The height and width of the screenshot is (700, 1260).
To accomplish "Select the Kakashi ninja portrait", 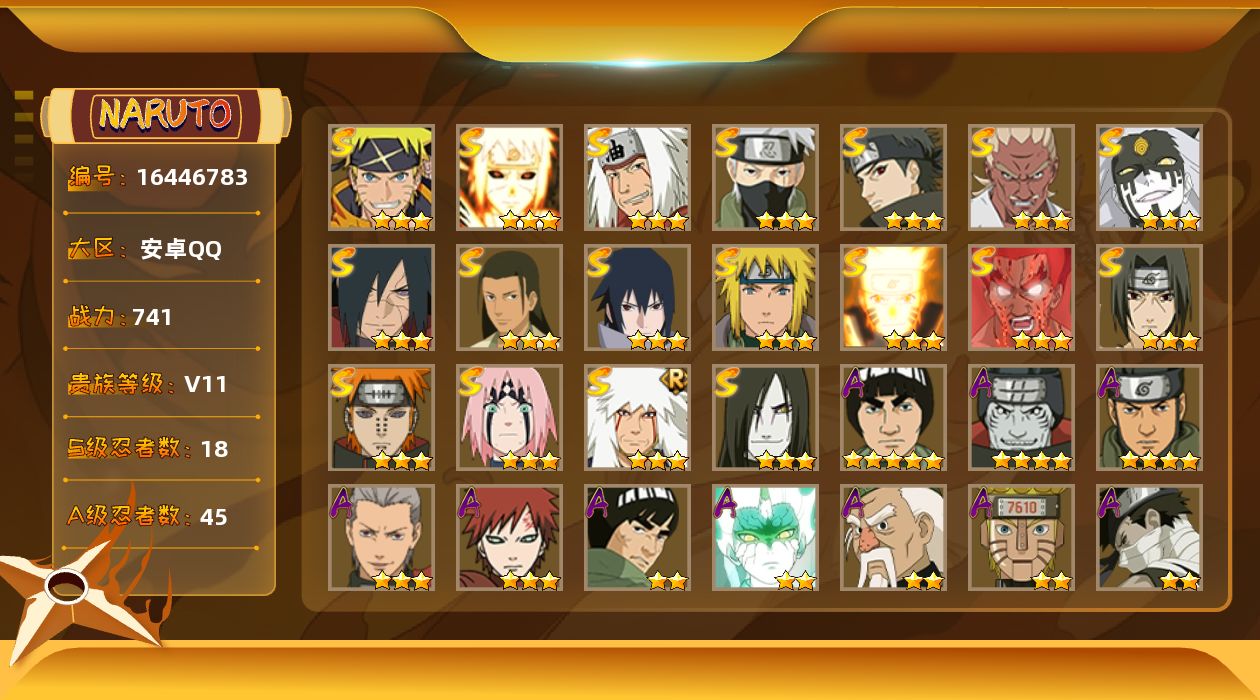I will [765, 177].
